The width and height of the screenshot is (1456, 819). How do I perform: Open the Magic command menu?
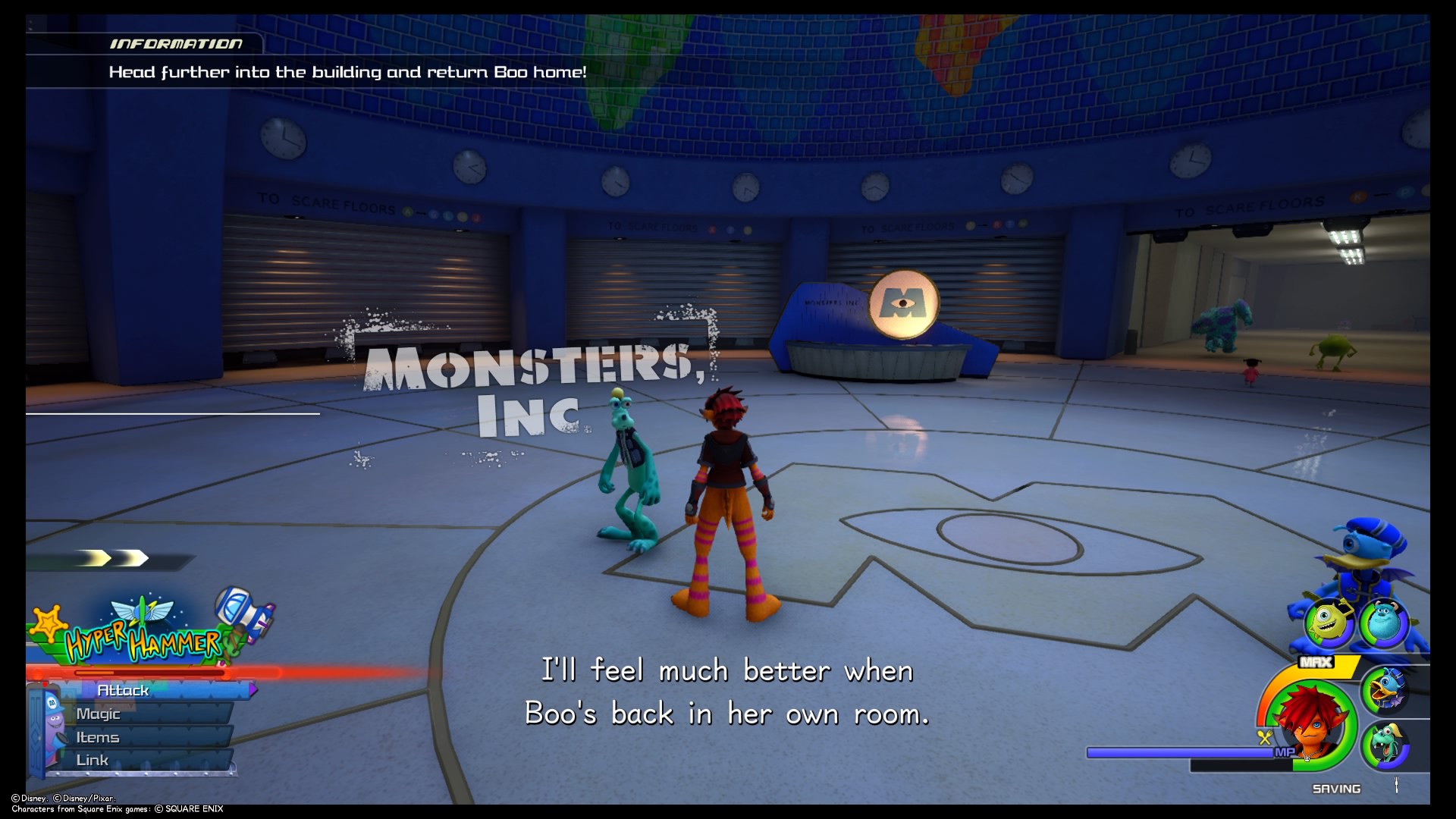(x=99, y=713)
